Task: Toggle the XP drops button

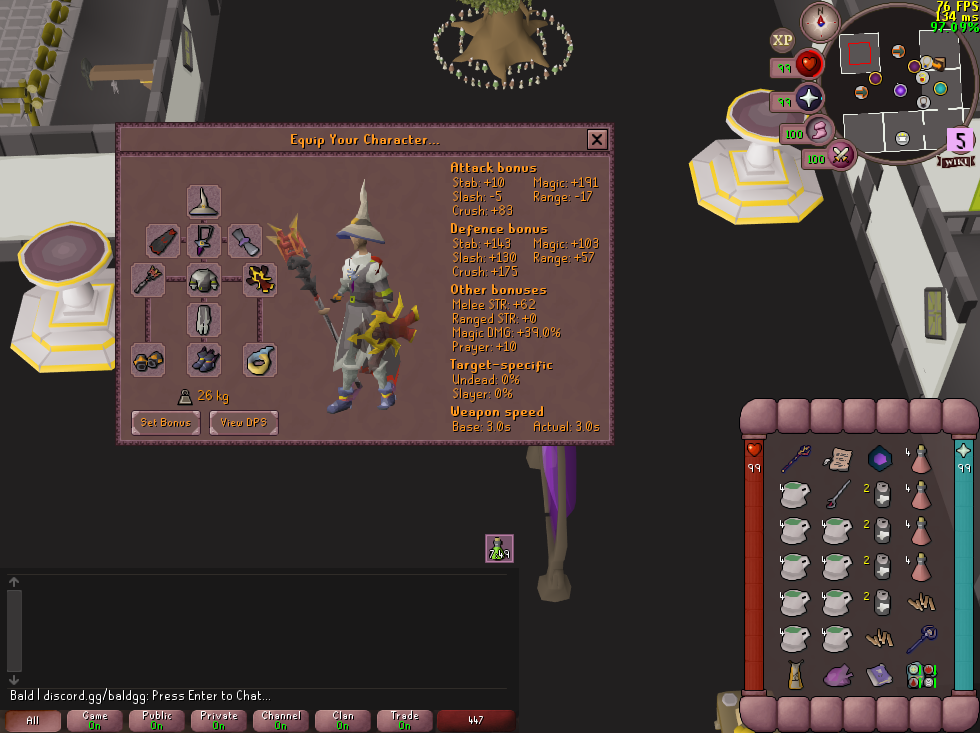Action: point(782,40)
